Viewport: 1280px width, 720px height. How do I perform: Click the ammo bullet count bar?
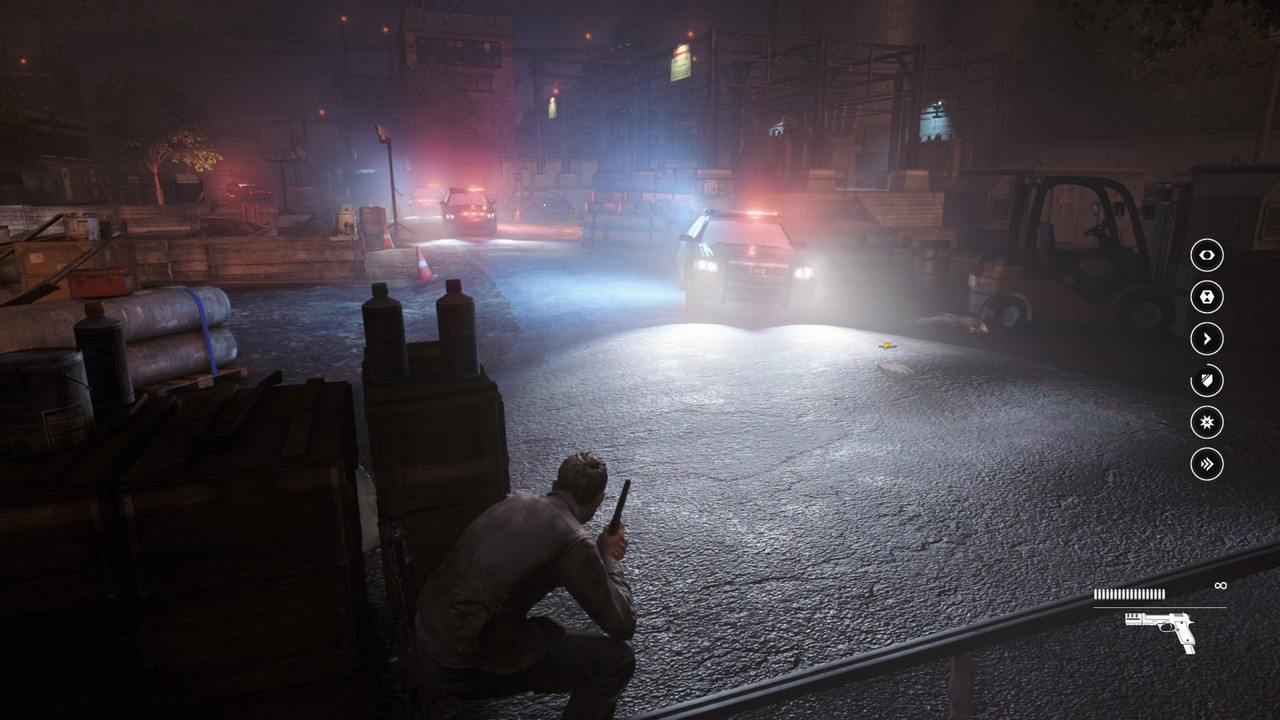(x=1128, y=593)
